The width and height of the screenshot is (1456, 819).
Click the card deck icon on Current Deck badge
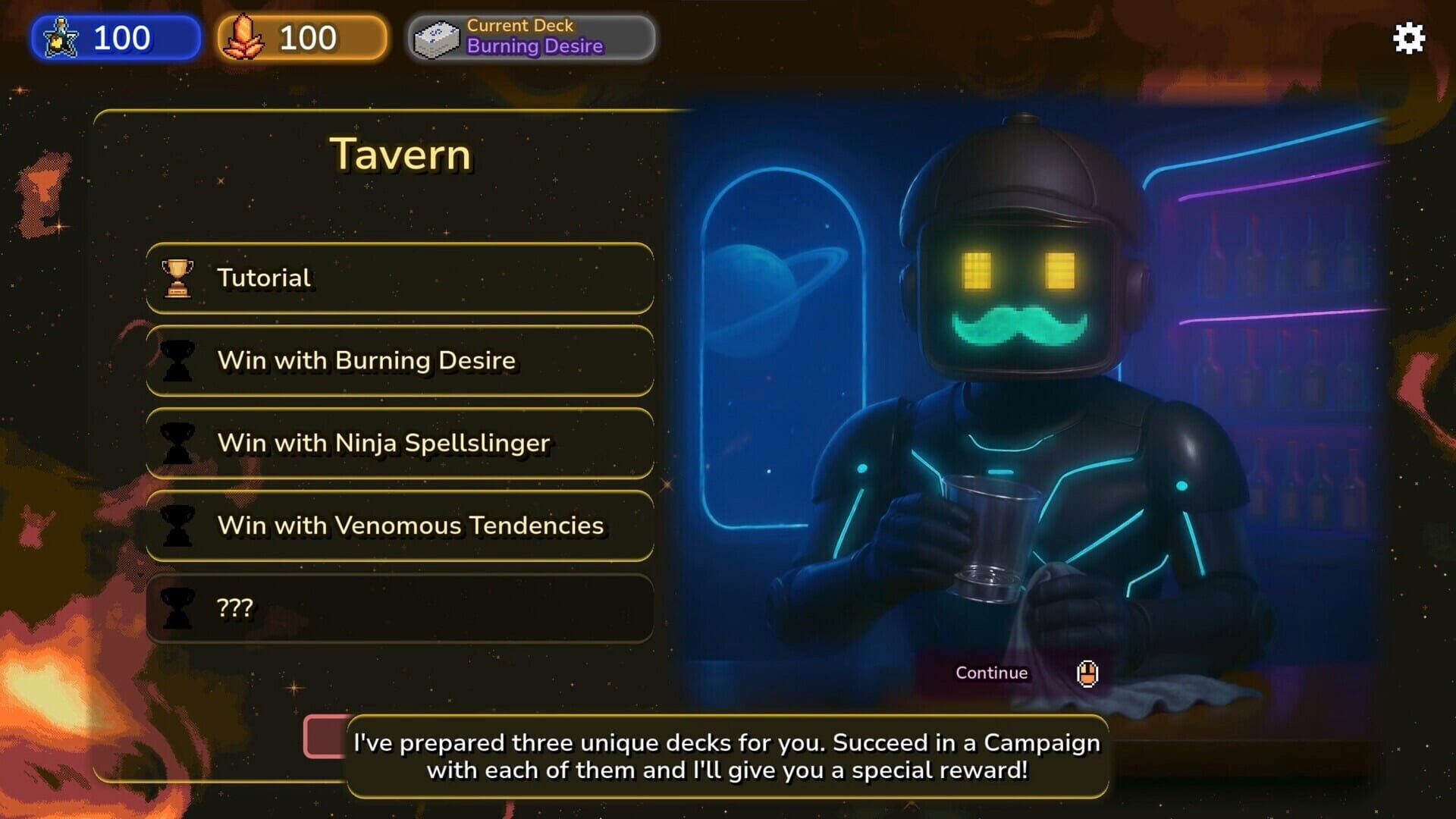coord(438,36)
